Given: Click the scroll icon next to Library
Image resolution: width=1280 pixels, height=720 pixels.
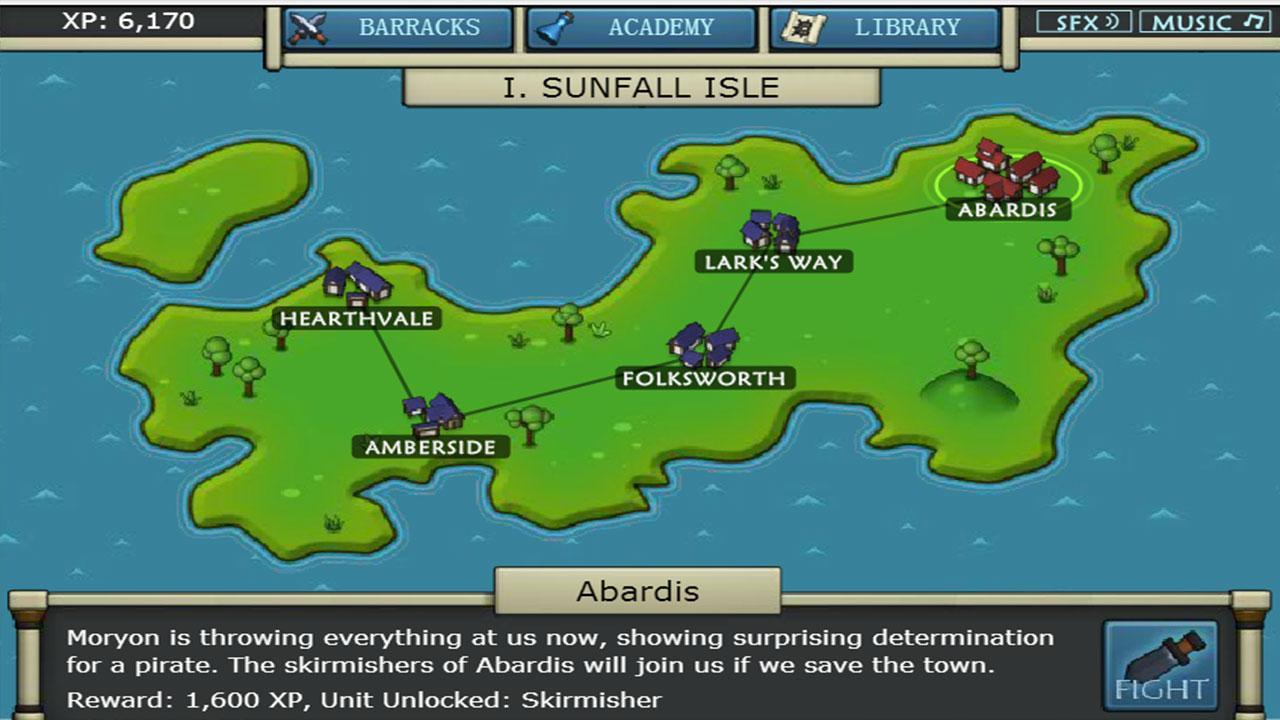Looking at the screenshot, I should pyautogui.click(x=800, y=27).
